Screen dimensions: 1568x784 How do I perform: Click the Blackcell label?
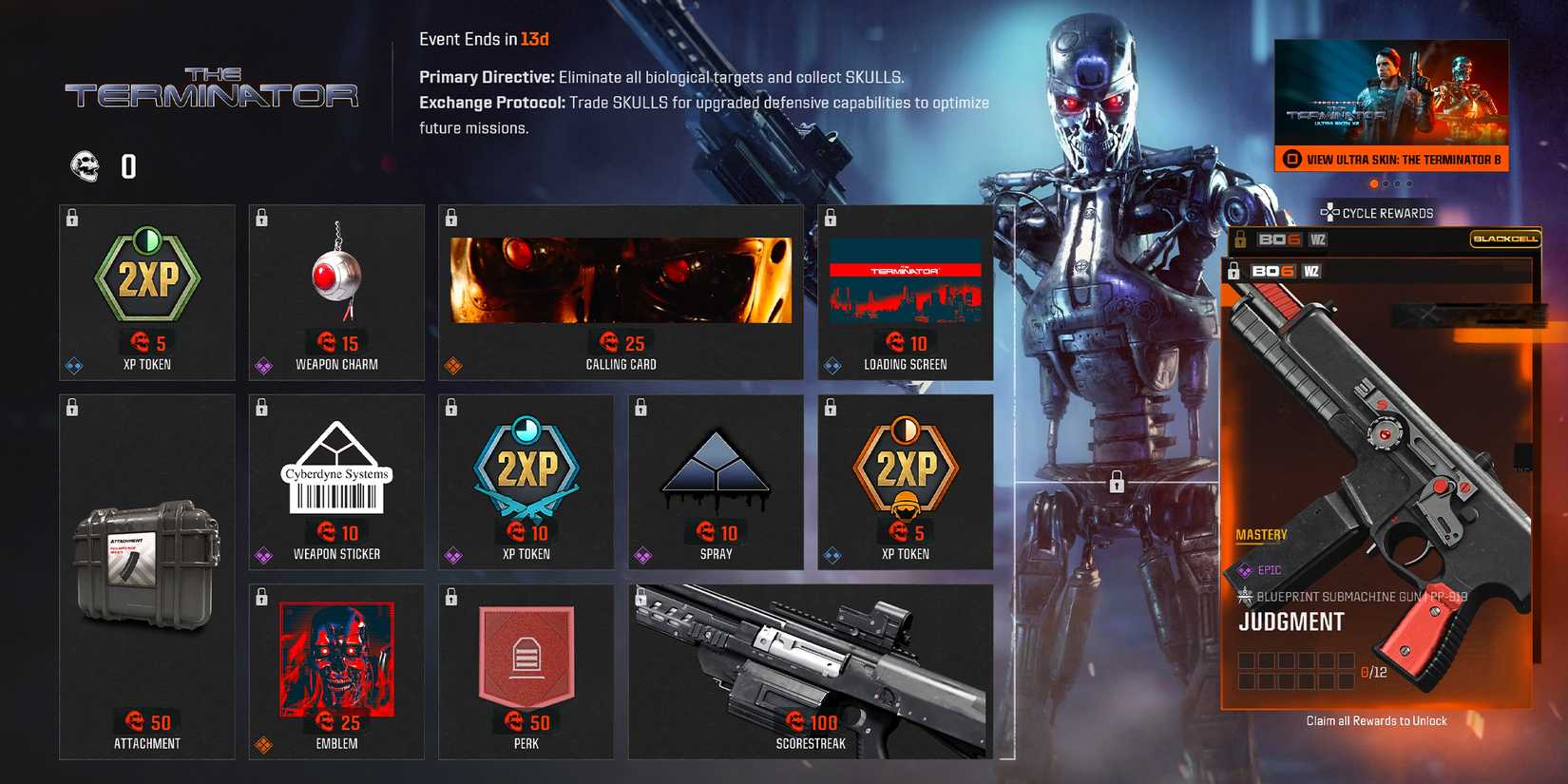tap(1506, 240)
